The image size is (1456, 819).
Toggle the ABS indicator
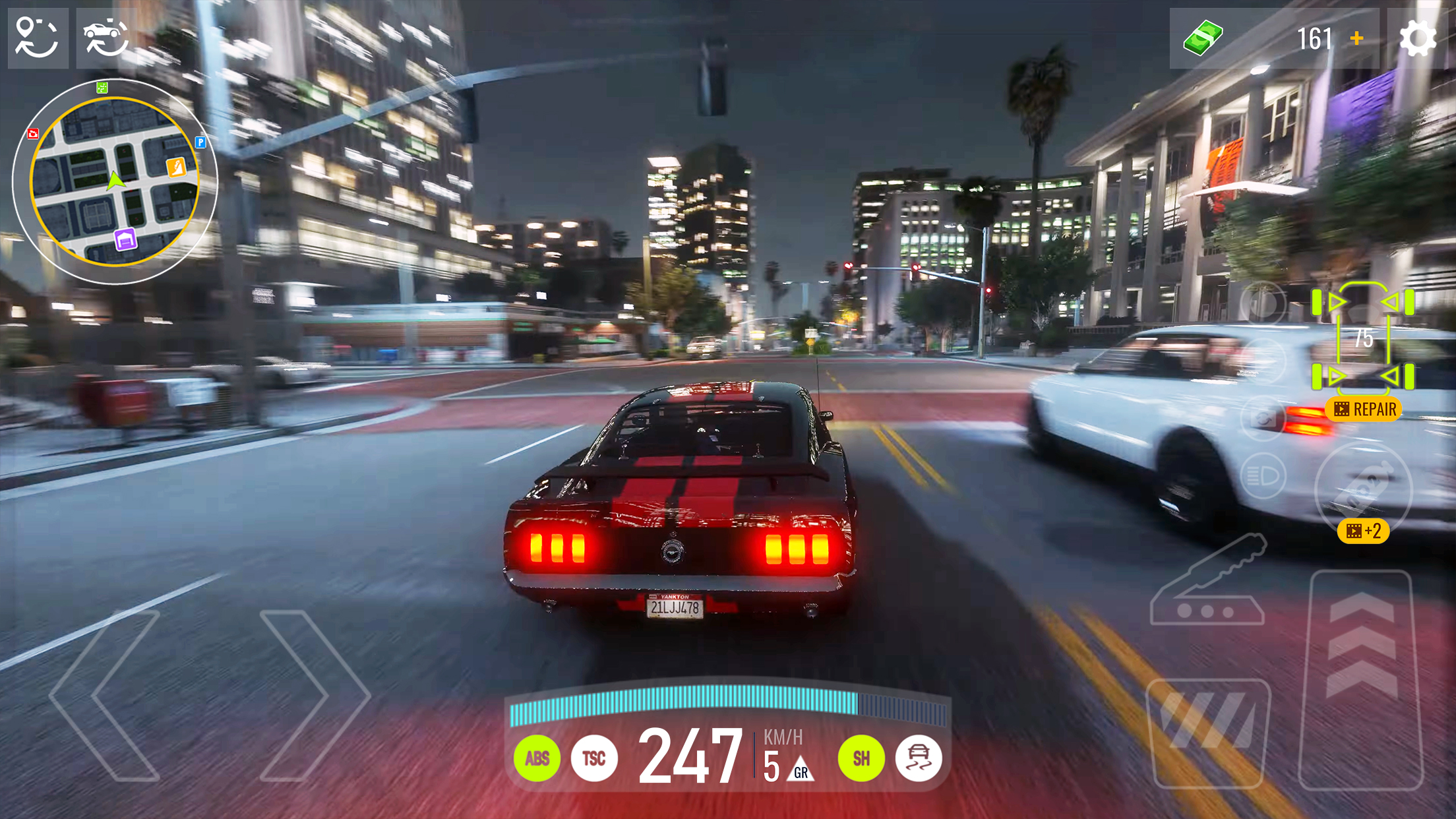click(x=537, y=759)
